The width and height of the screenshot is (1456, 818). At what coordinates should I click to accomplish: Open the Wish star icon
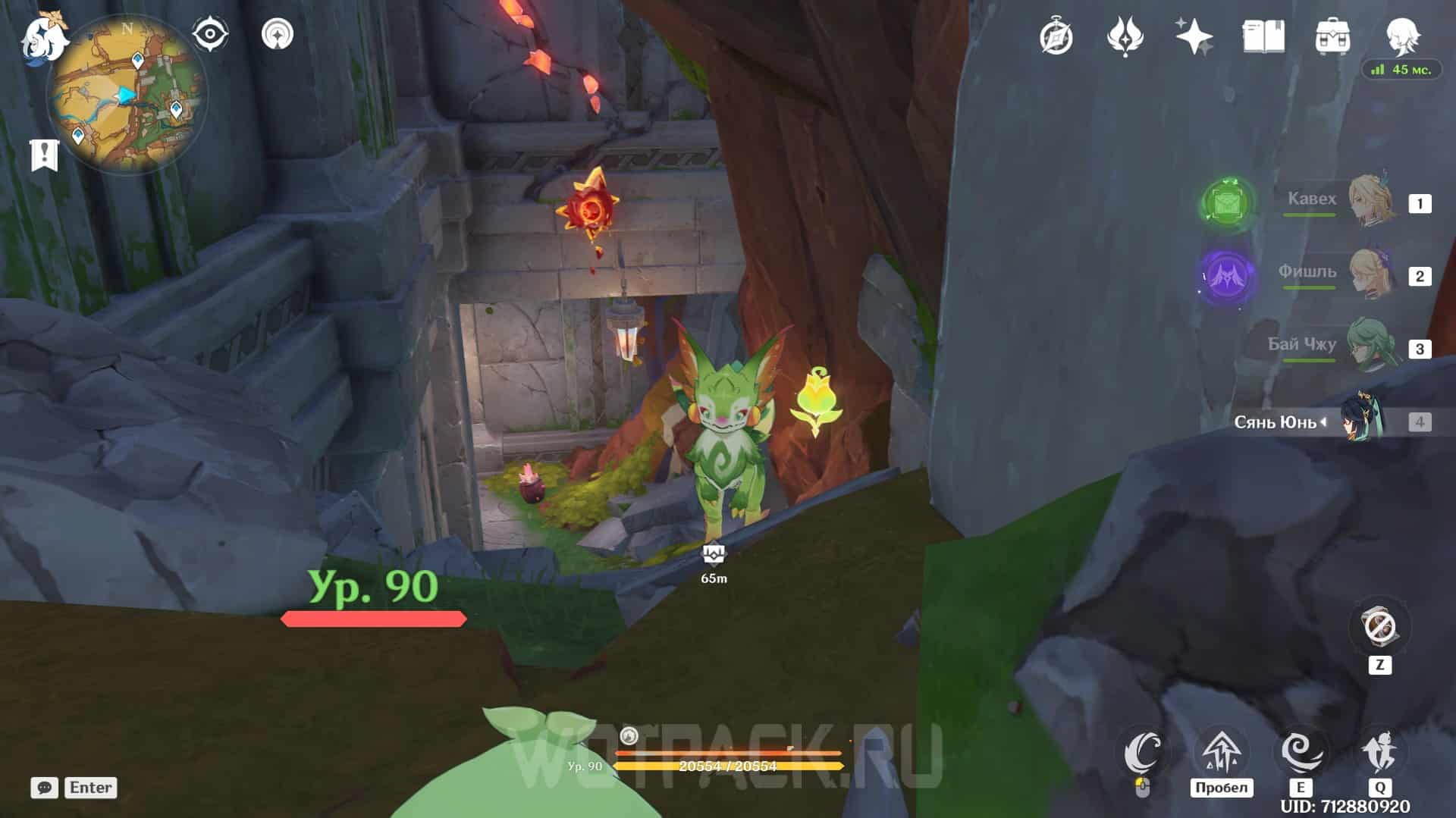(x=1194, y=36)
